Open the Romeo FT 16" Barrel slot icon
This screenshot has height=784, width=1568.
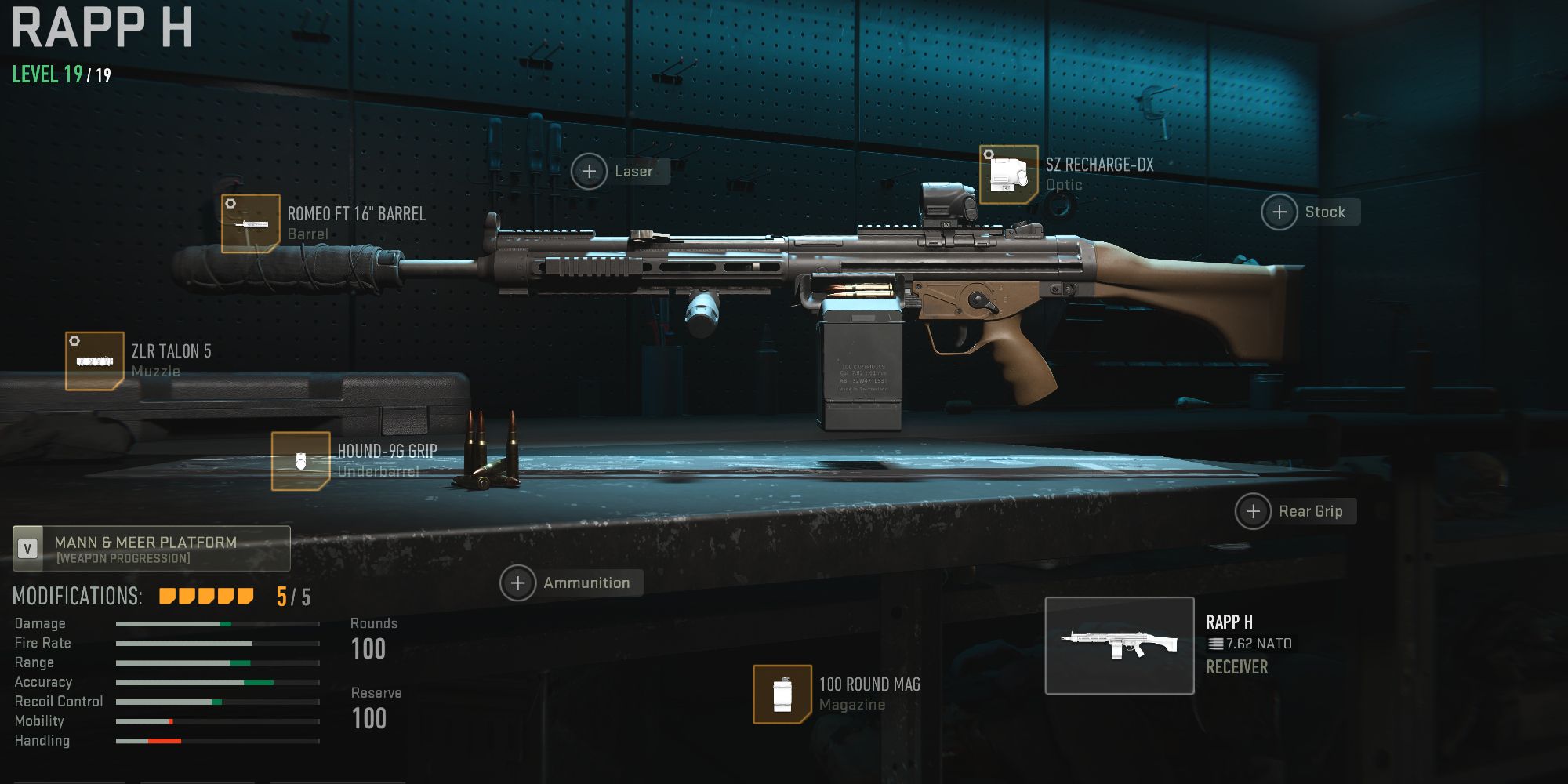click(x=249, y=222)
